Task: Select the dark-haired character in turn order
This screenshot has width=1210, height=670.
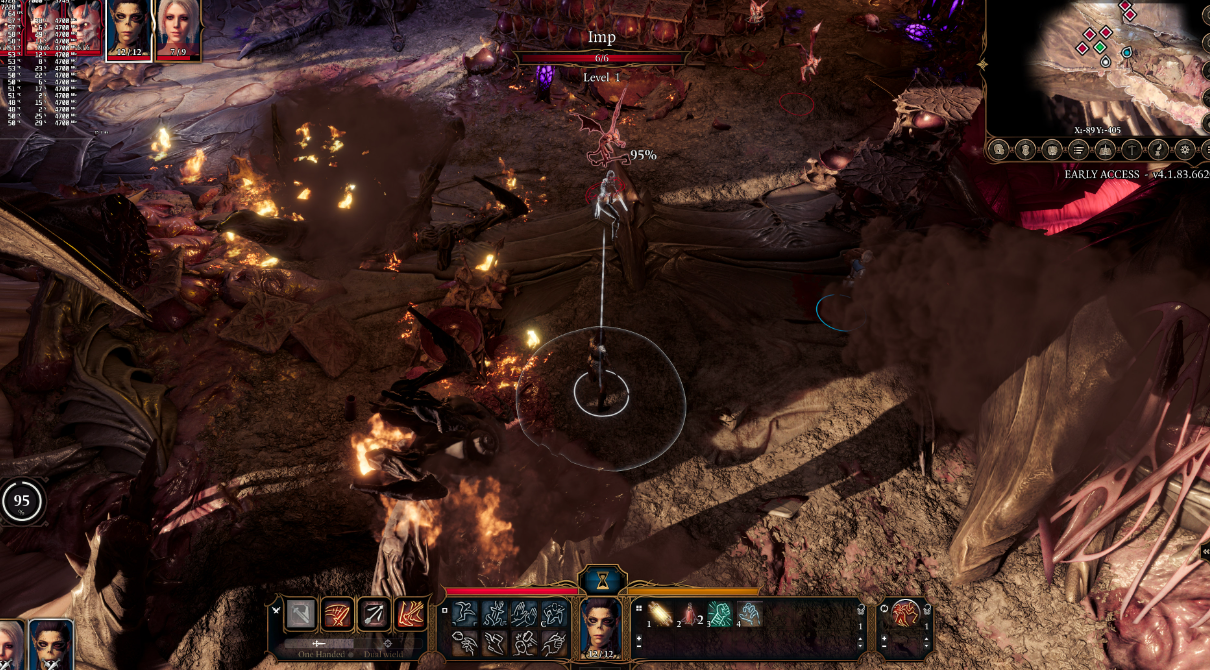Action: click(x=128, y=28)
